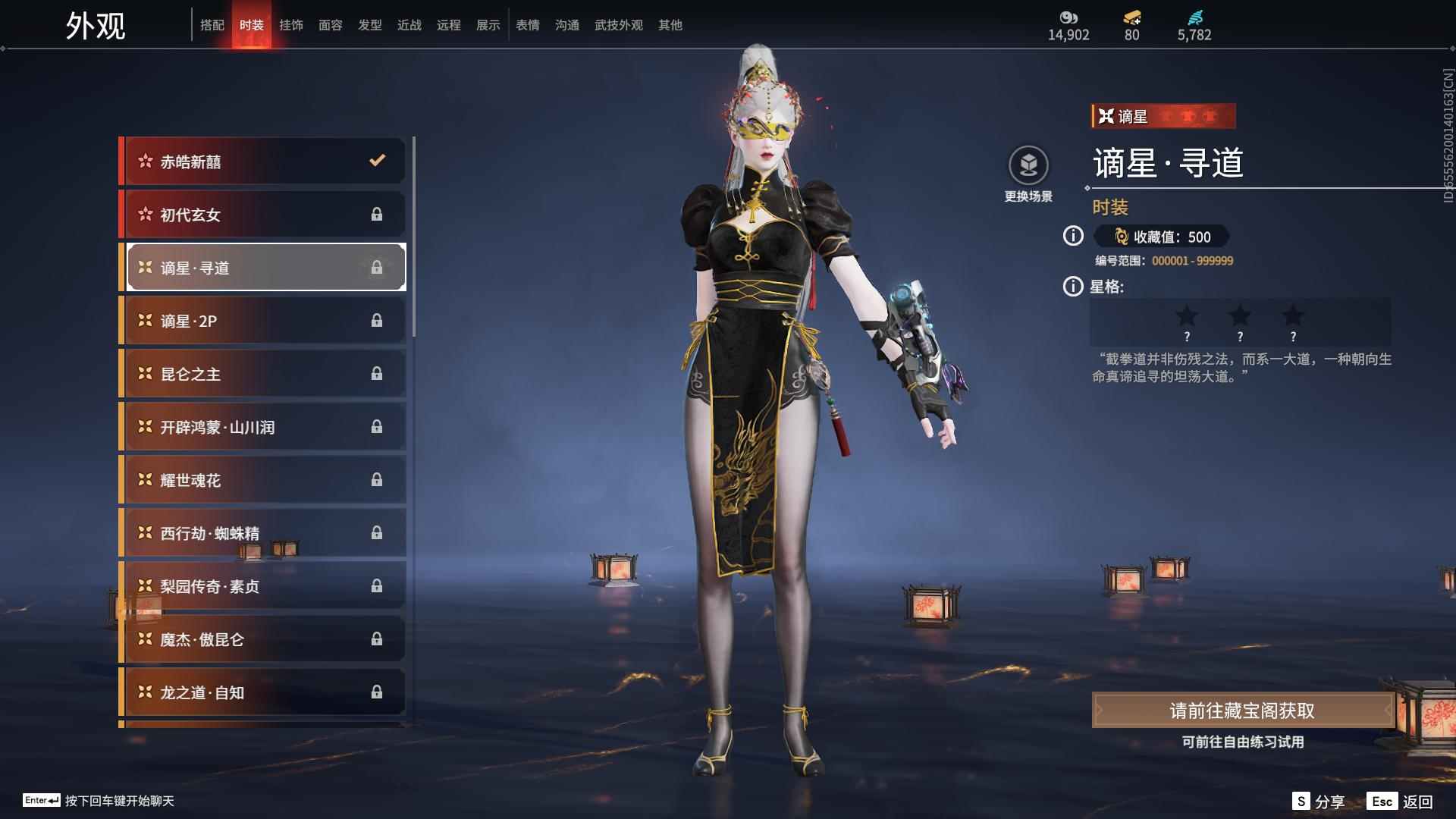Click the third ? star slot under 星格
The height and width of the screenshot is (819, 1456).
click(x=1293, y=322)
